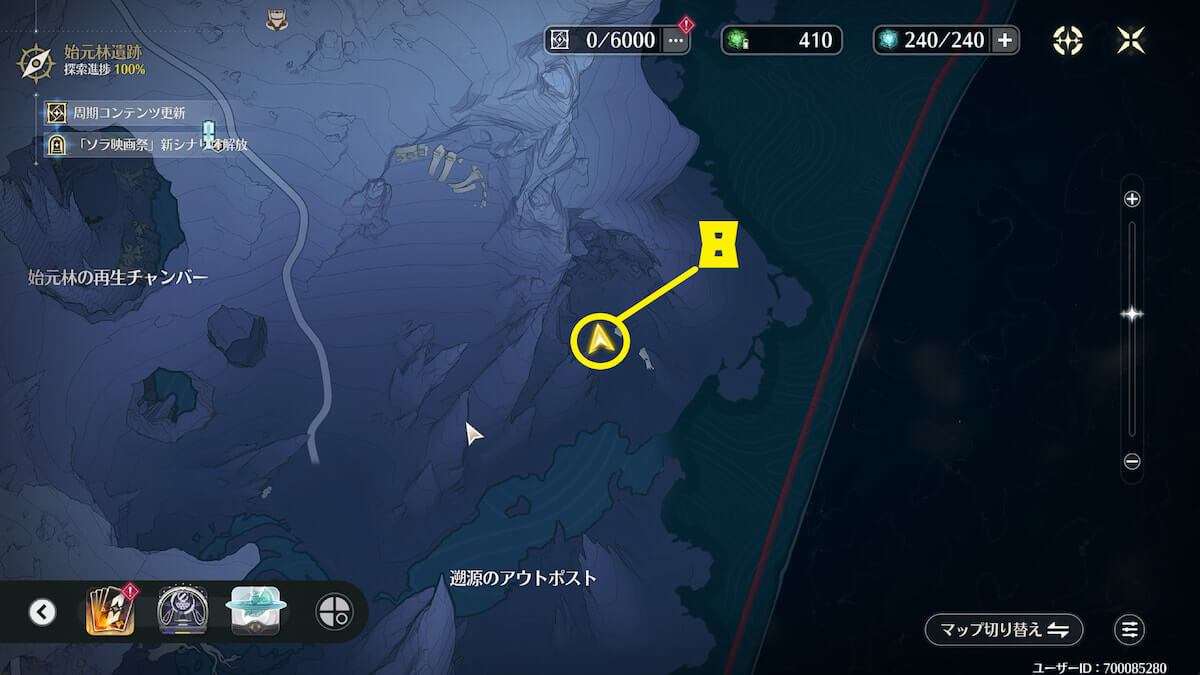Click the four-pointed star icon beside the close button
The height and width of the screenshot is (675, 1200).
[x=1068, y=40]
